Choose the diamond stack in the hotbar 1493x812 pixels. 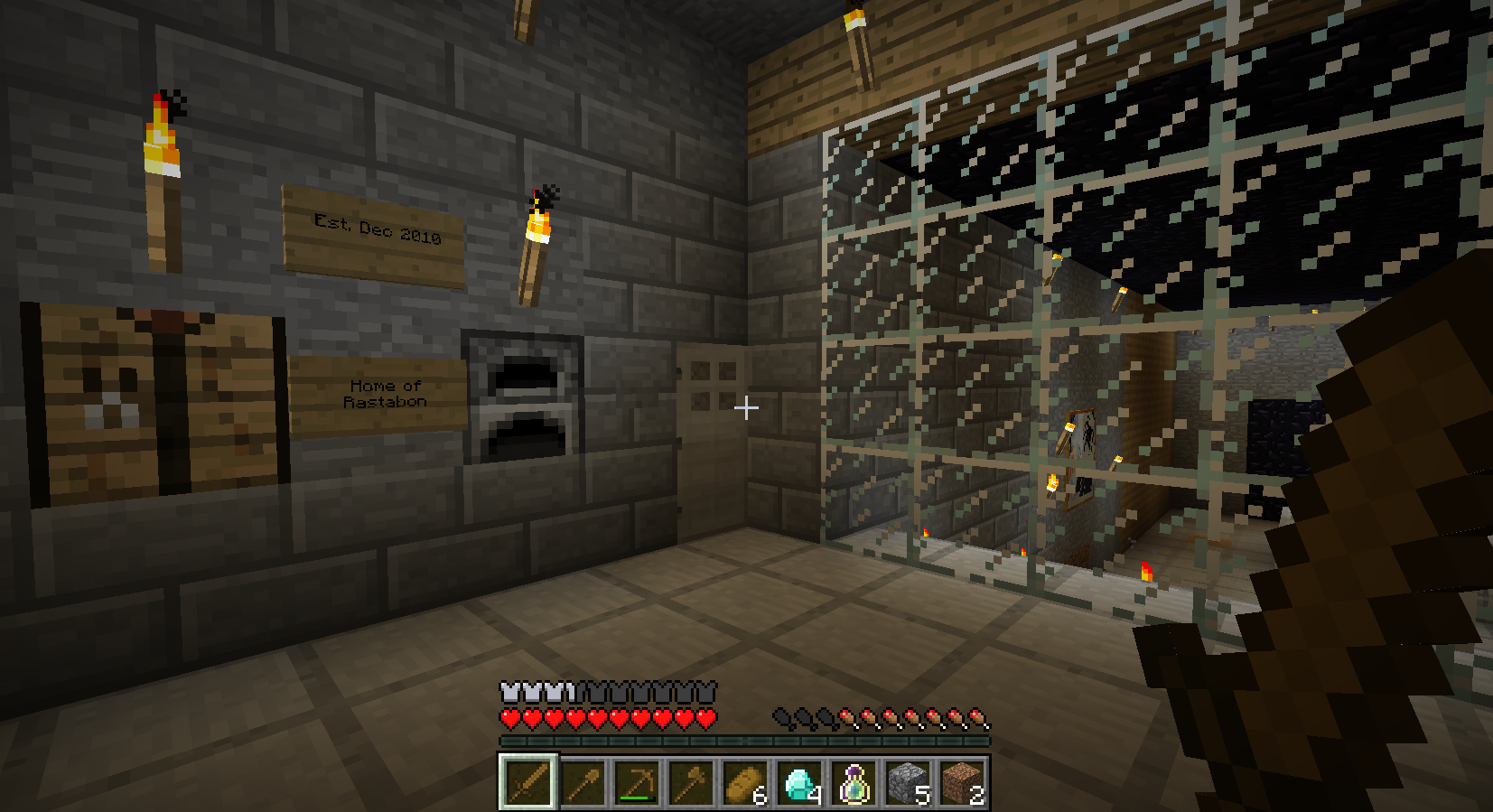(x=799, y=782)
